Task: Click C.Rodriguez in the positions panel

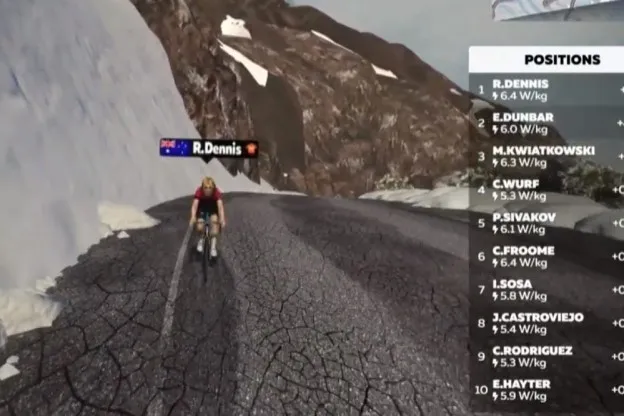Action: tap(545, 357)
